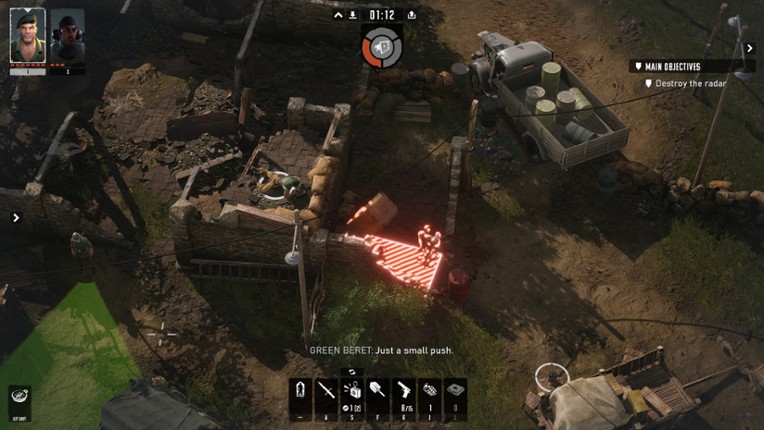
Task: Click the quick save download icon
Action: tap(354, 15)
